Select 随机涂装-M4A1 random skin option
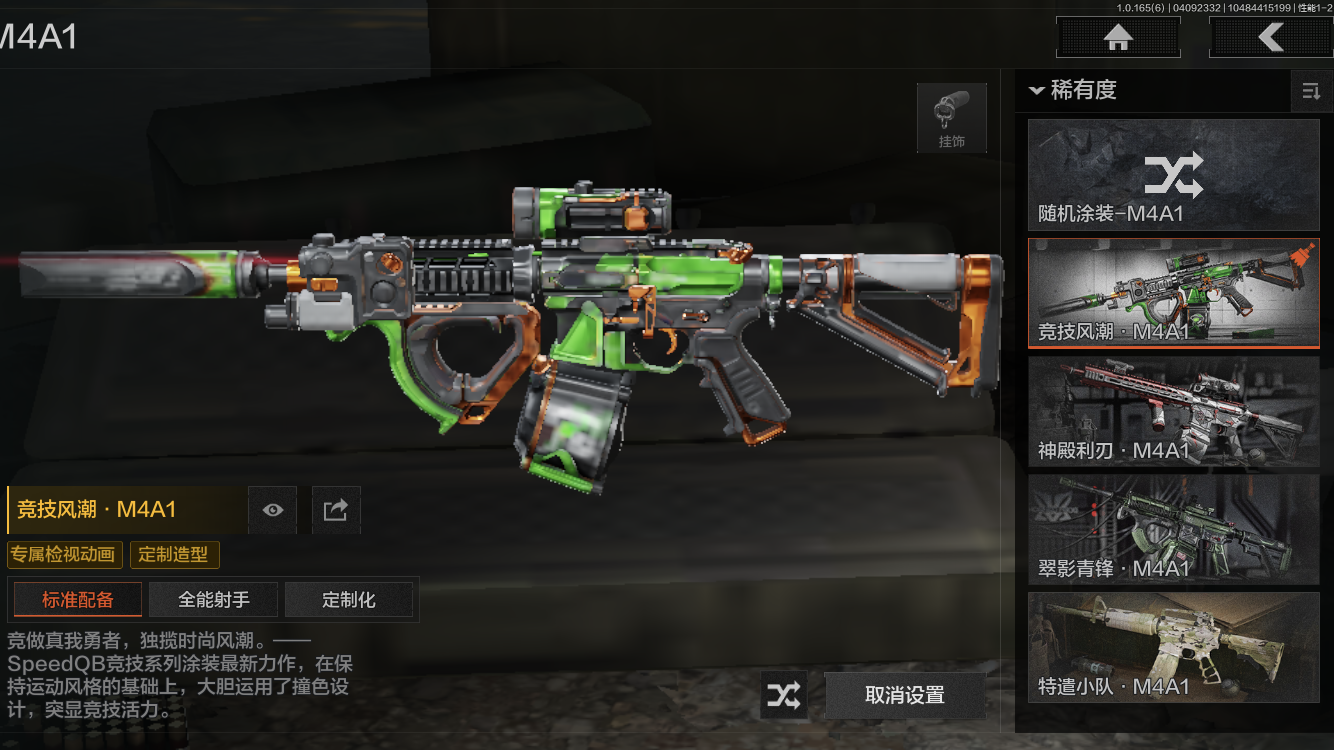This screenshot has width=1334, height=750. [1173, 175]
